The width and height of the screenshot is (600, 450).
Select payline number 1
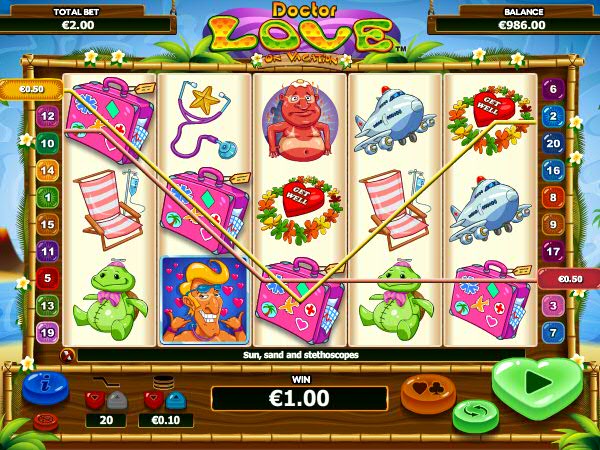point(47,197)
